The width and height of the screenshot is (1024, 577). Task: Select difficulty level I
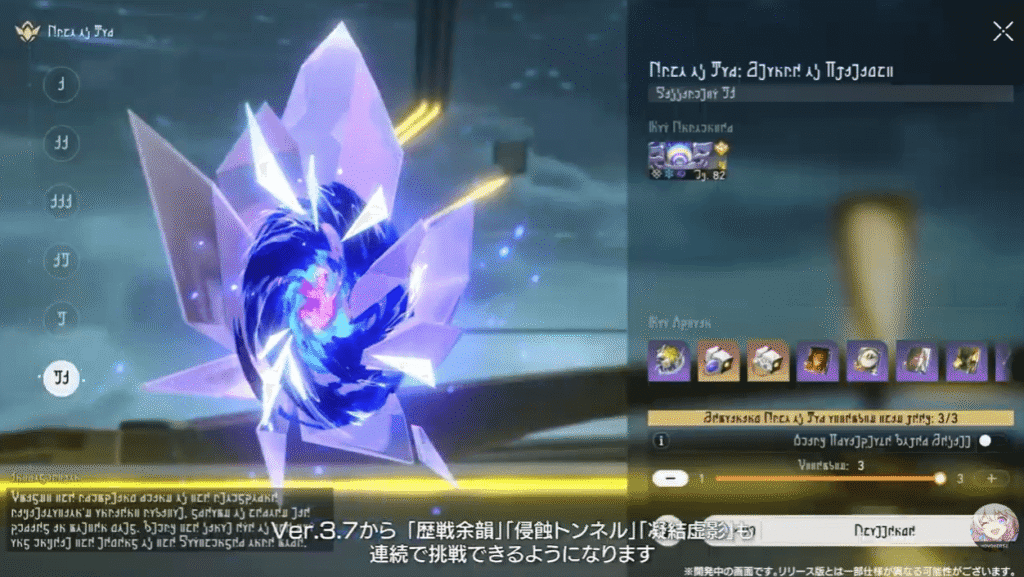(61, 85)
